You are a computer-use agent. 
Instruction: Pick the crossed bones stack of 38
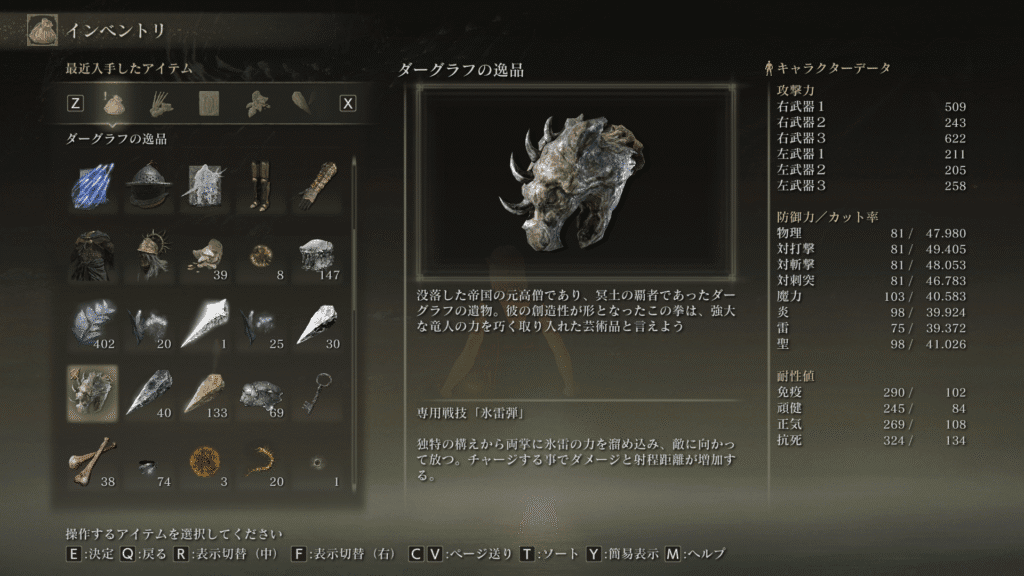92,459
